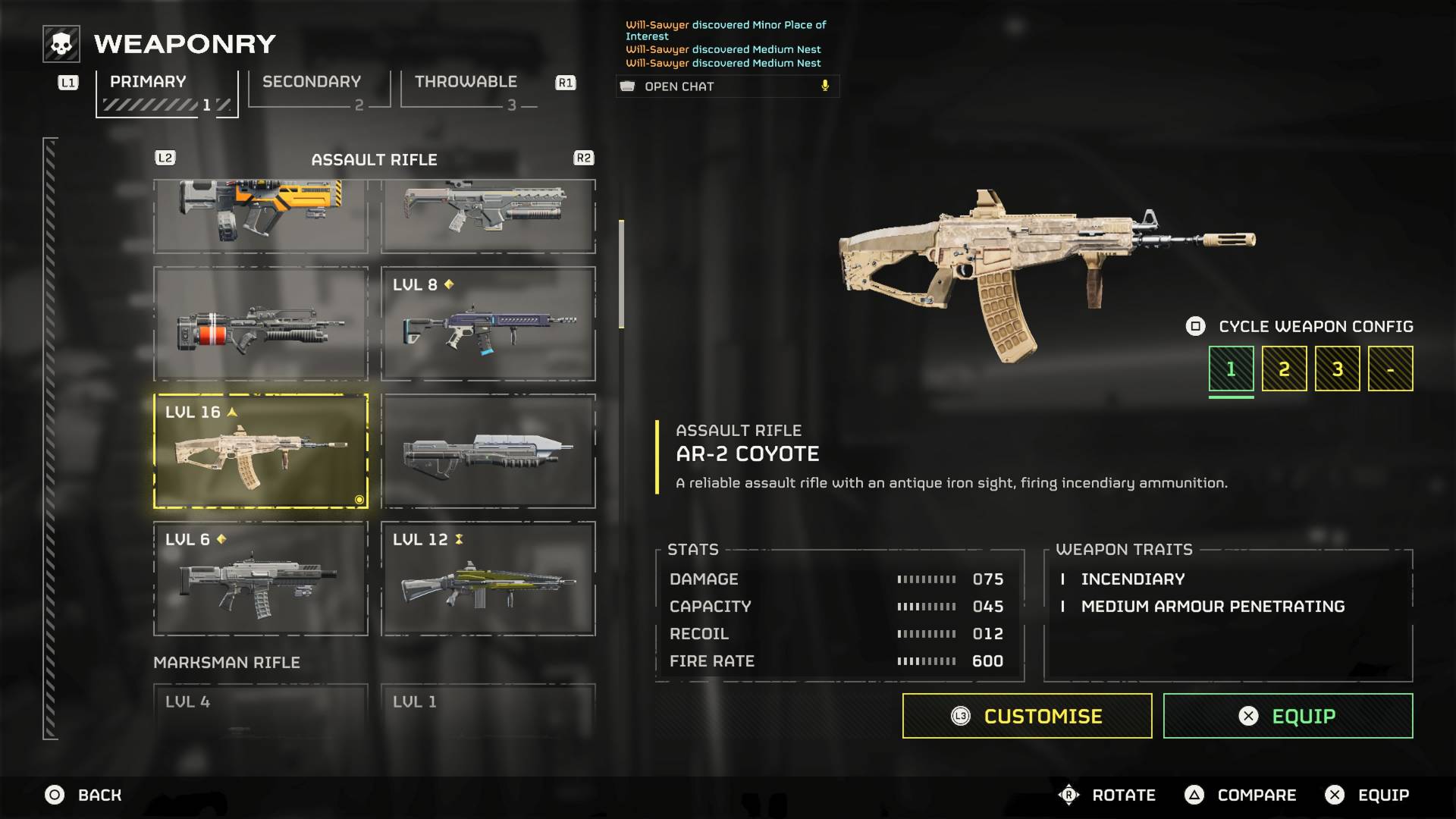
Task: Click the L3 Customise stick icon
Action: tap(962, 715)
